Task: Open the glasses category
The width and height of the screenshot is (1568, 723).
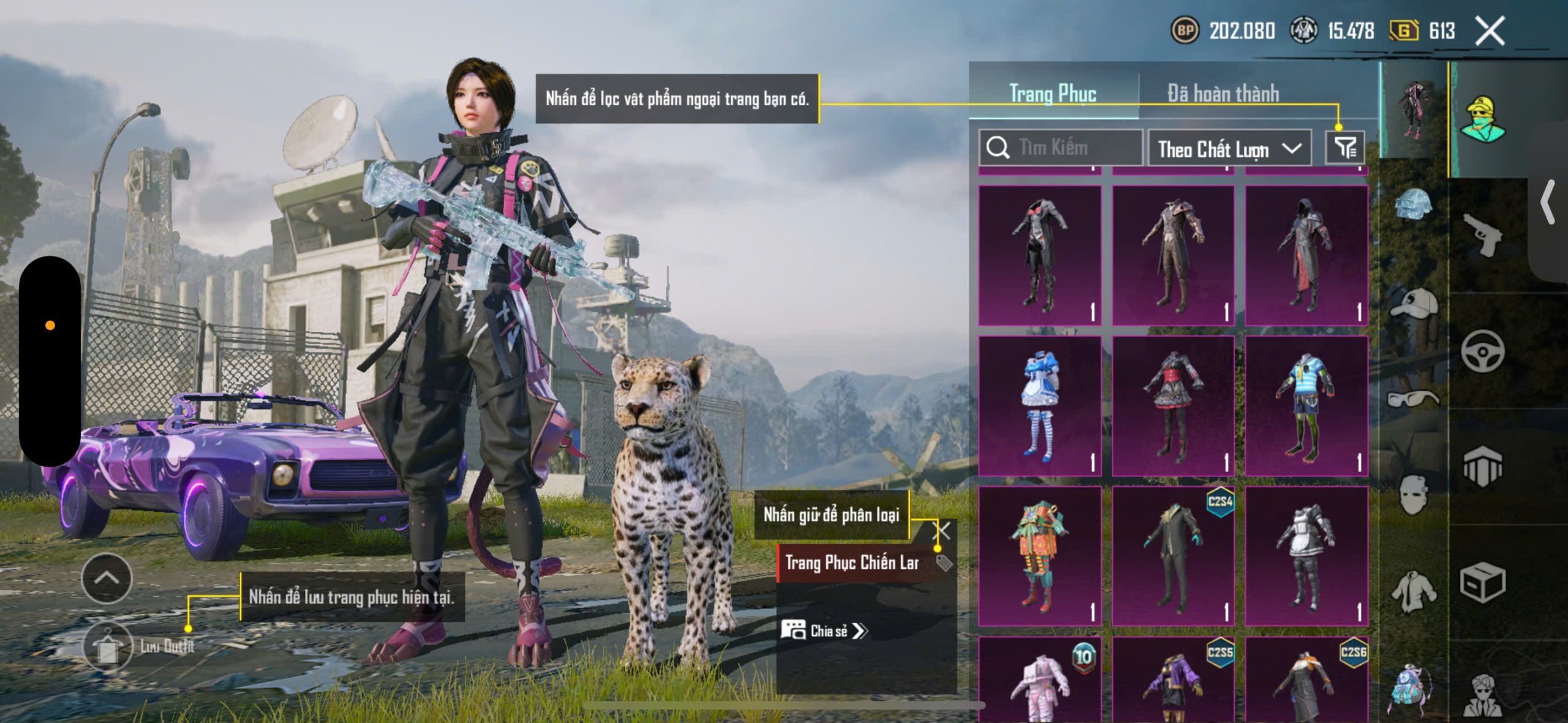Action: pyautogui.click(x=1414, y=398)
